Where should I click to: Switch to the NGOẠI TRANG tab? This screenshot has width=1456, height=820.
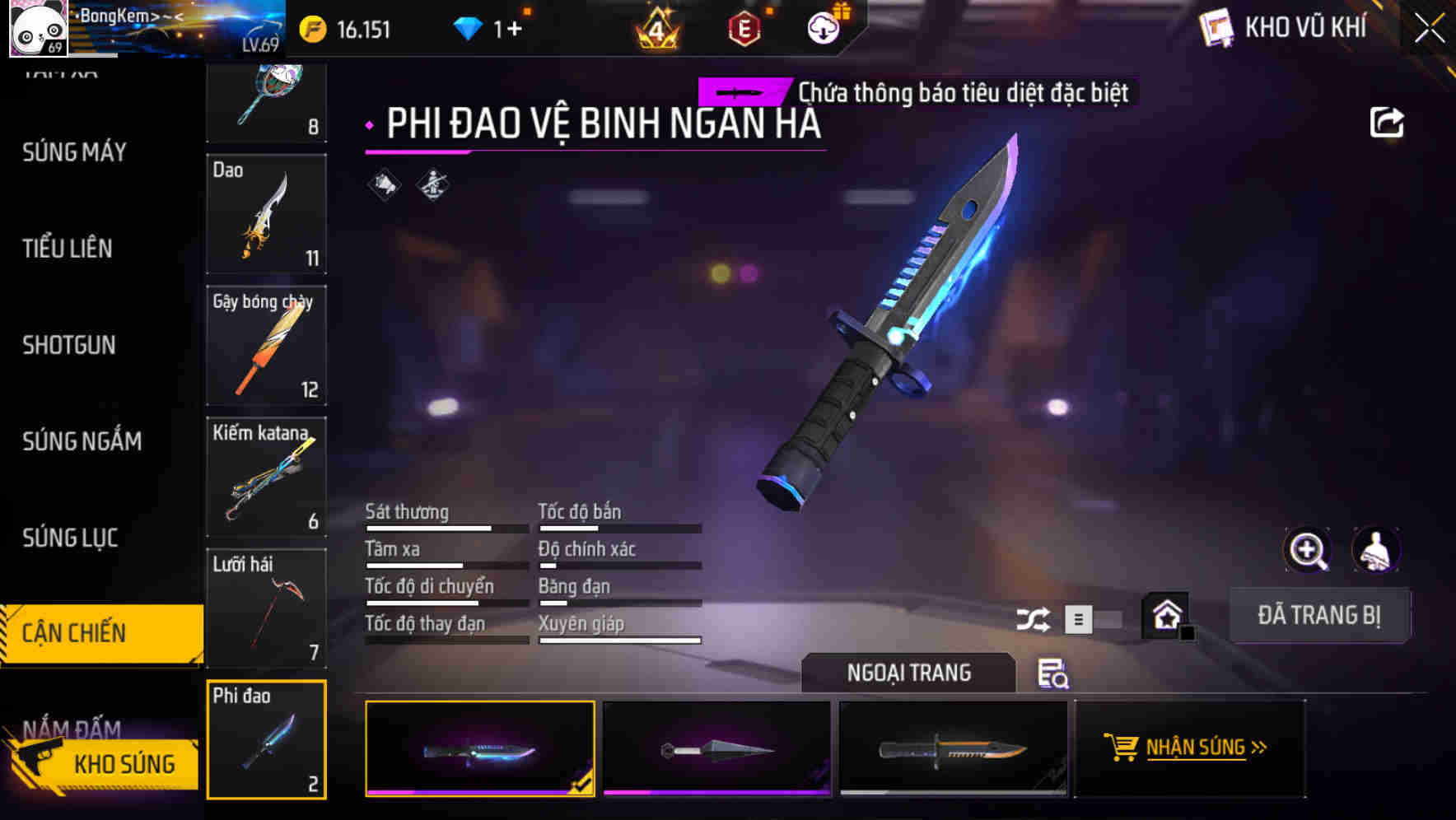tap(908, 672)
